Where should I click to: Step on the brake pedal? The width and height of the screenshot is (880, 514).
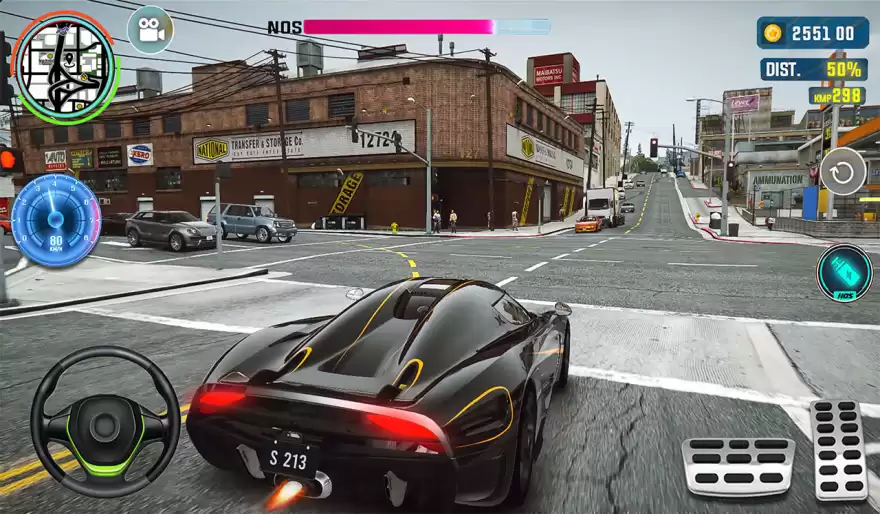(x=738, y=466)
